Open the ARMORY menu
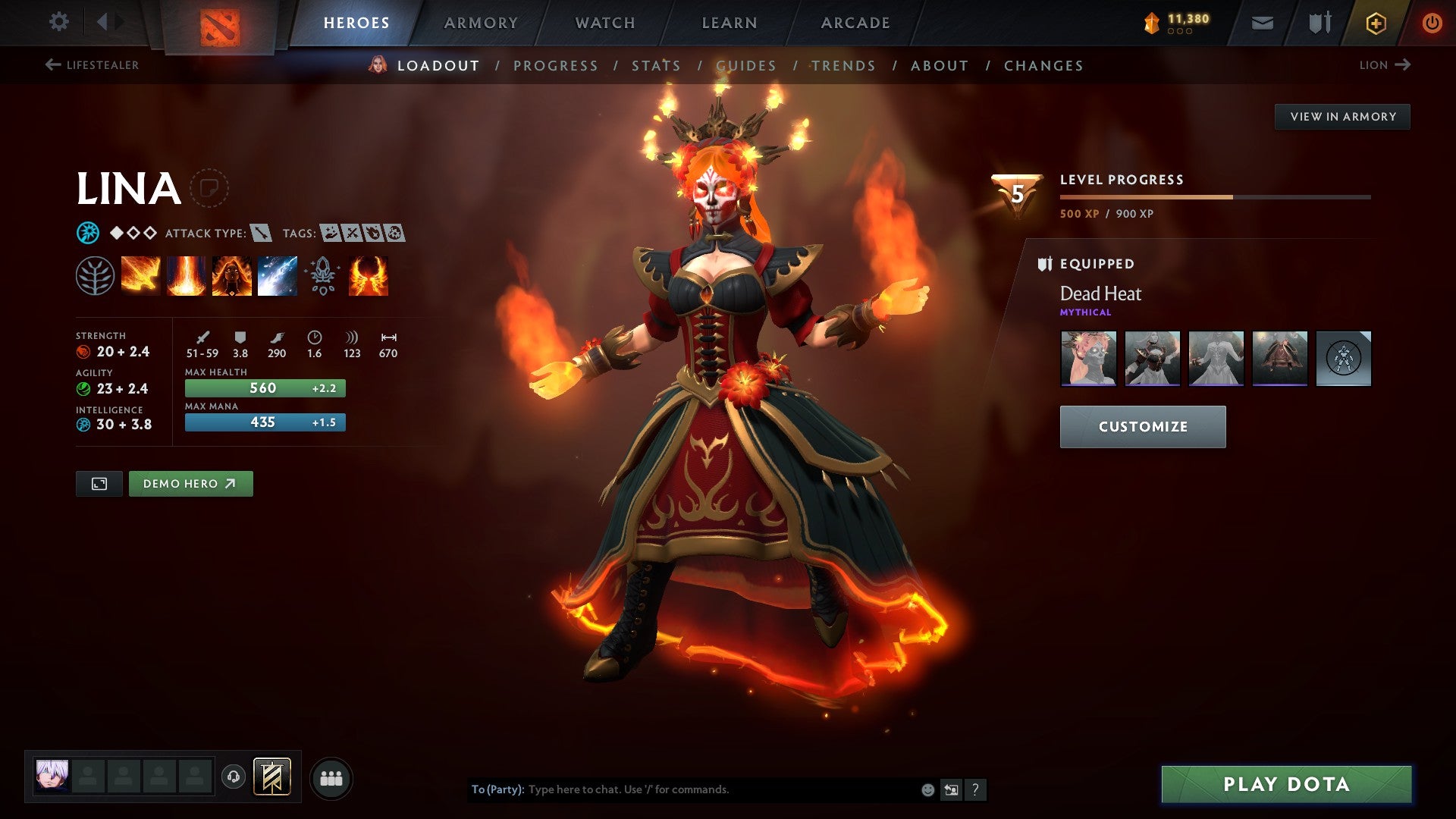Screen dimensions: 1456x819 (482, 22)
